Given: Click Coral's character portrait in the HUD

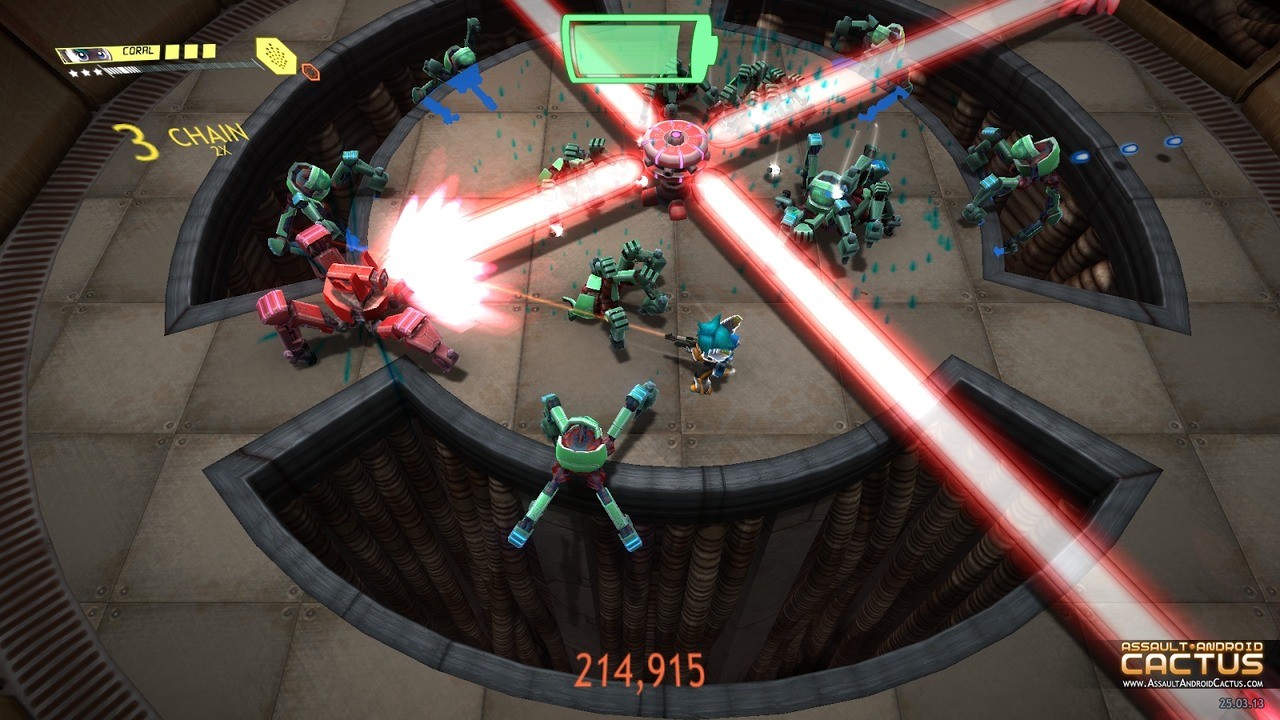Looking at the screenshot, I should click(x=85, y=53).
